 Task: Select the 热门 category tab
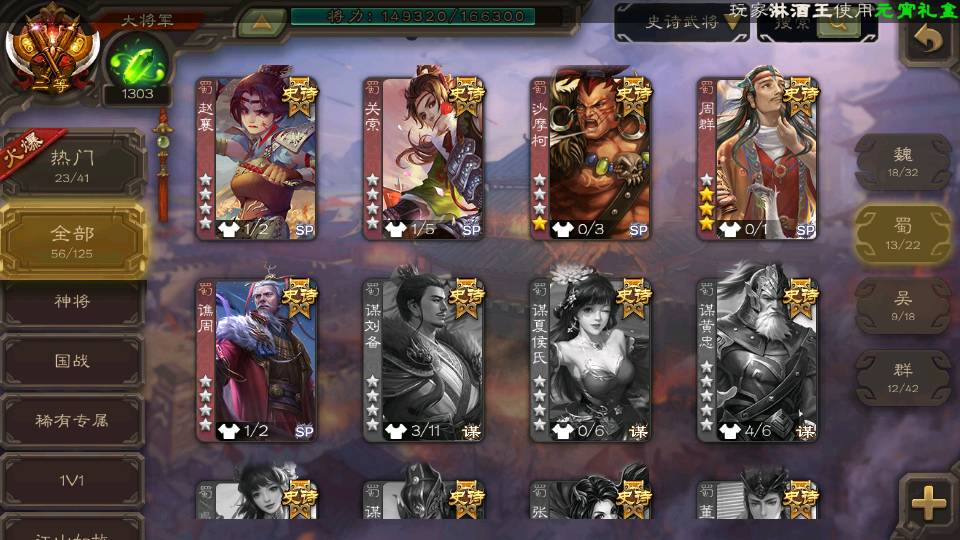point(72,163)
